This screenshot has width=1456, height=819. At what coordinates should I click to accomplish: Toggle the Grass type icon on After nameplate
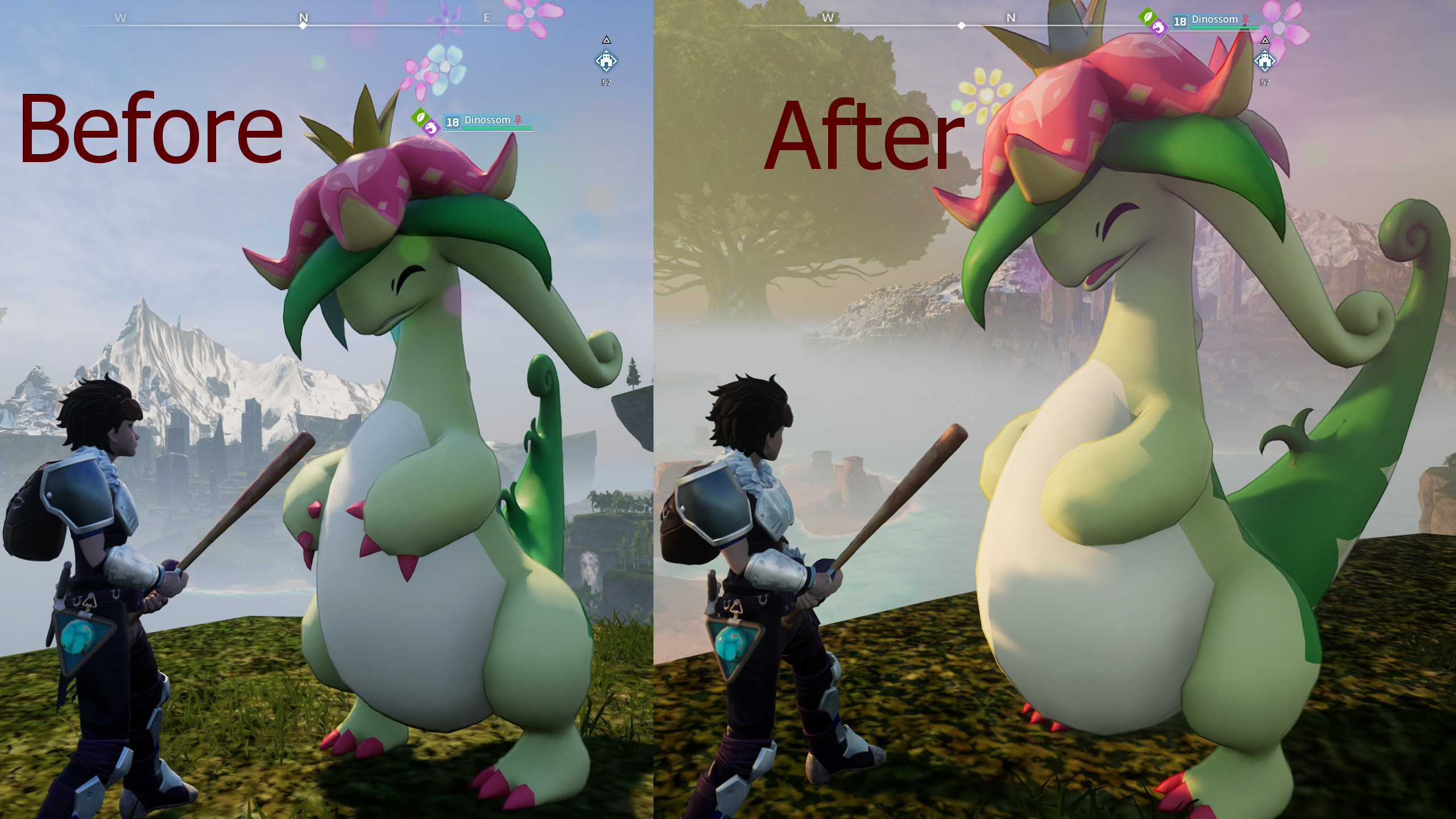tap(1146, 17)
